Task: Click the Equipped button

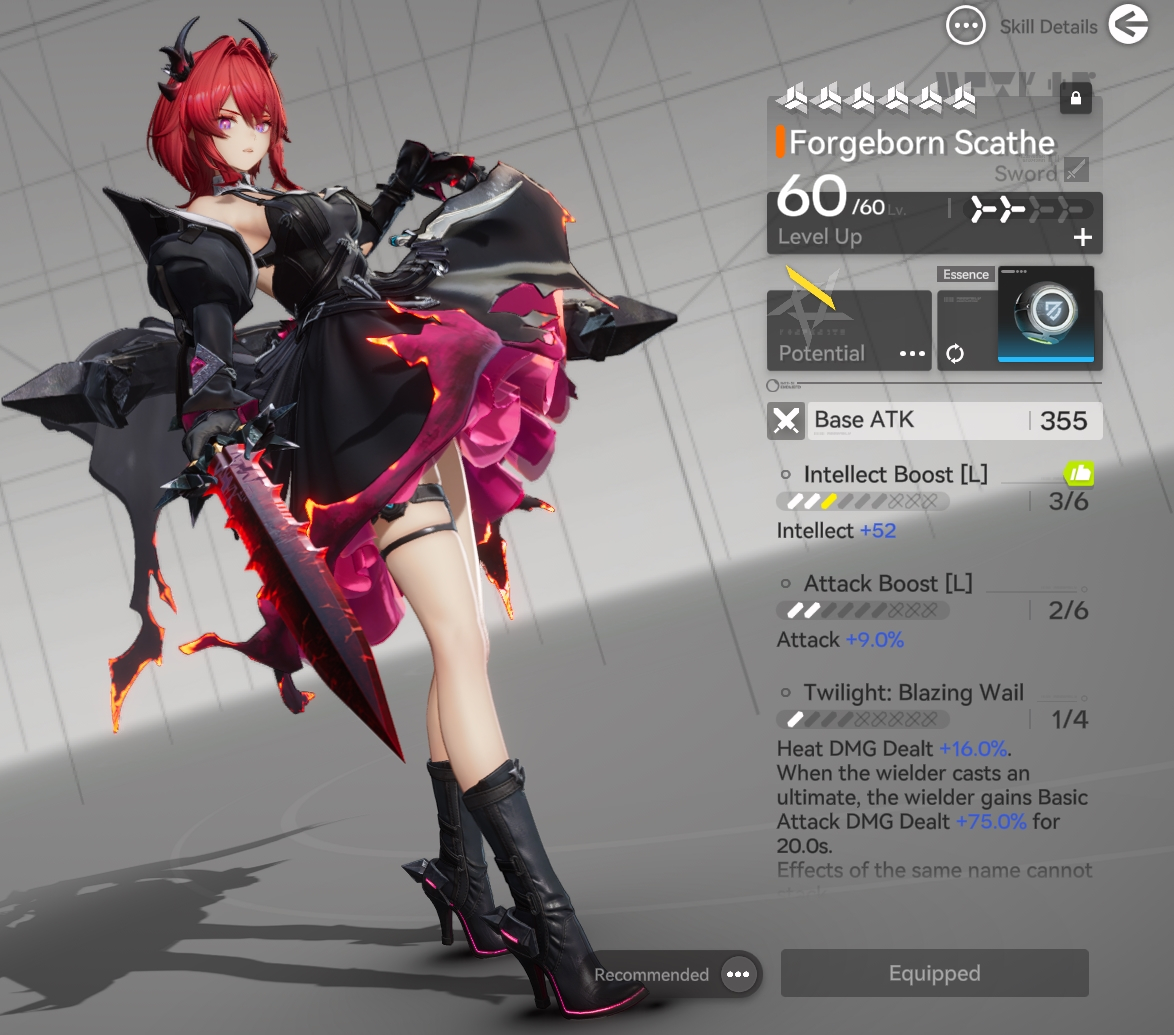Action: pos(934,973)
